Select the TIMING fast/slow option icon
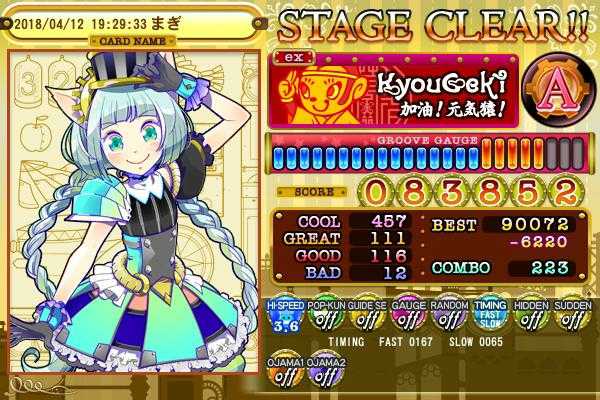This screenshot has height=400, width=600. [487, 317]
